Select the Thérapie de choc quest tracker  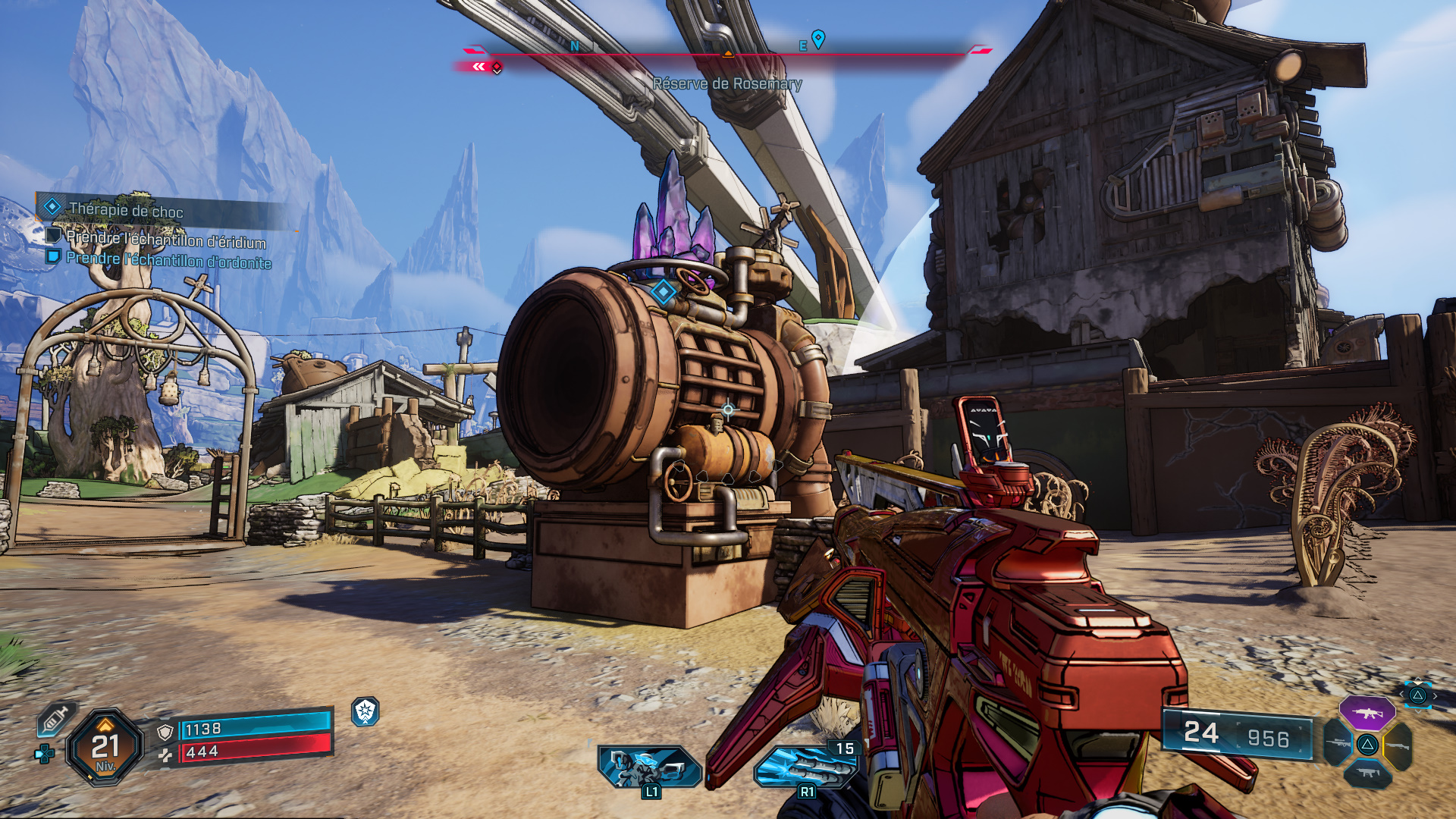click(x=125, y=210)
